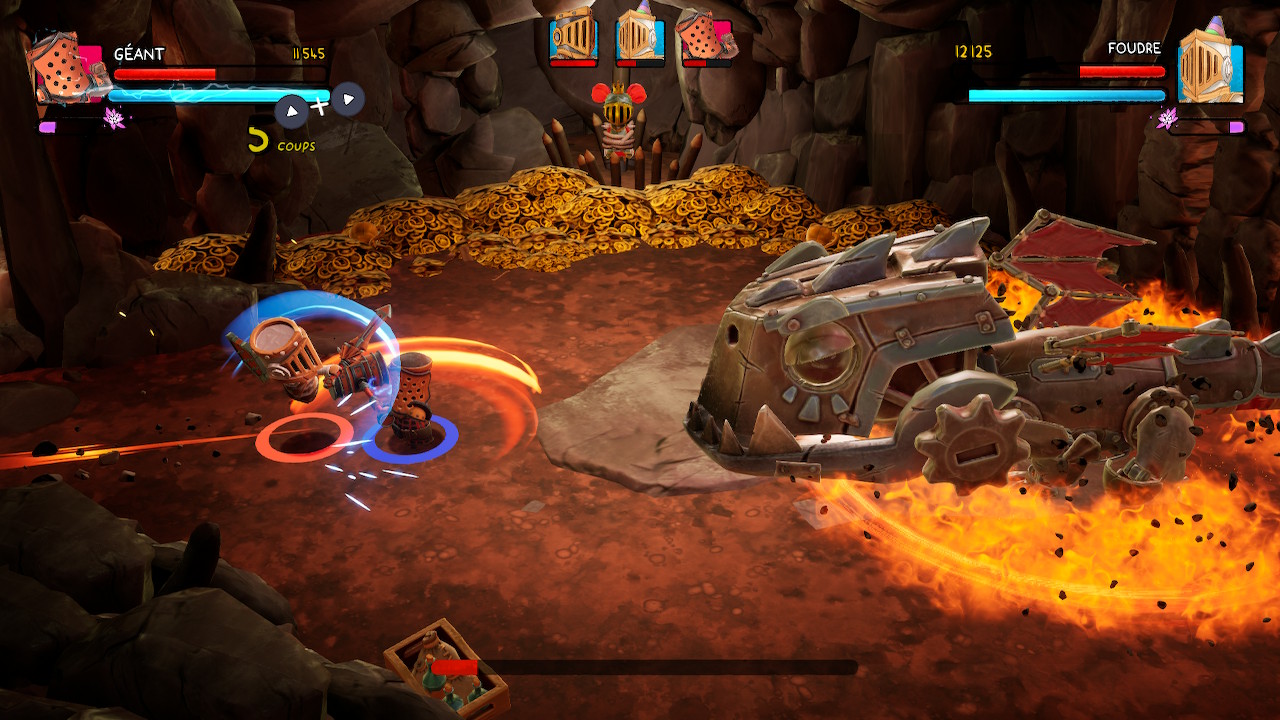Select Géant's large colander-helmet portrait
Screen dimensions: 1280x720
(68, 67)
